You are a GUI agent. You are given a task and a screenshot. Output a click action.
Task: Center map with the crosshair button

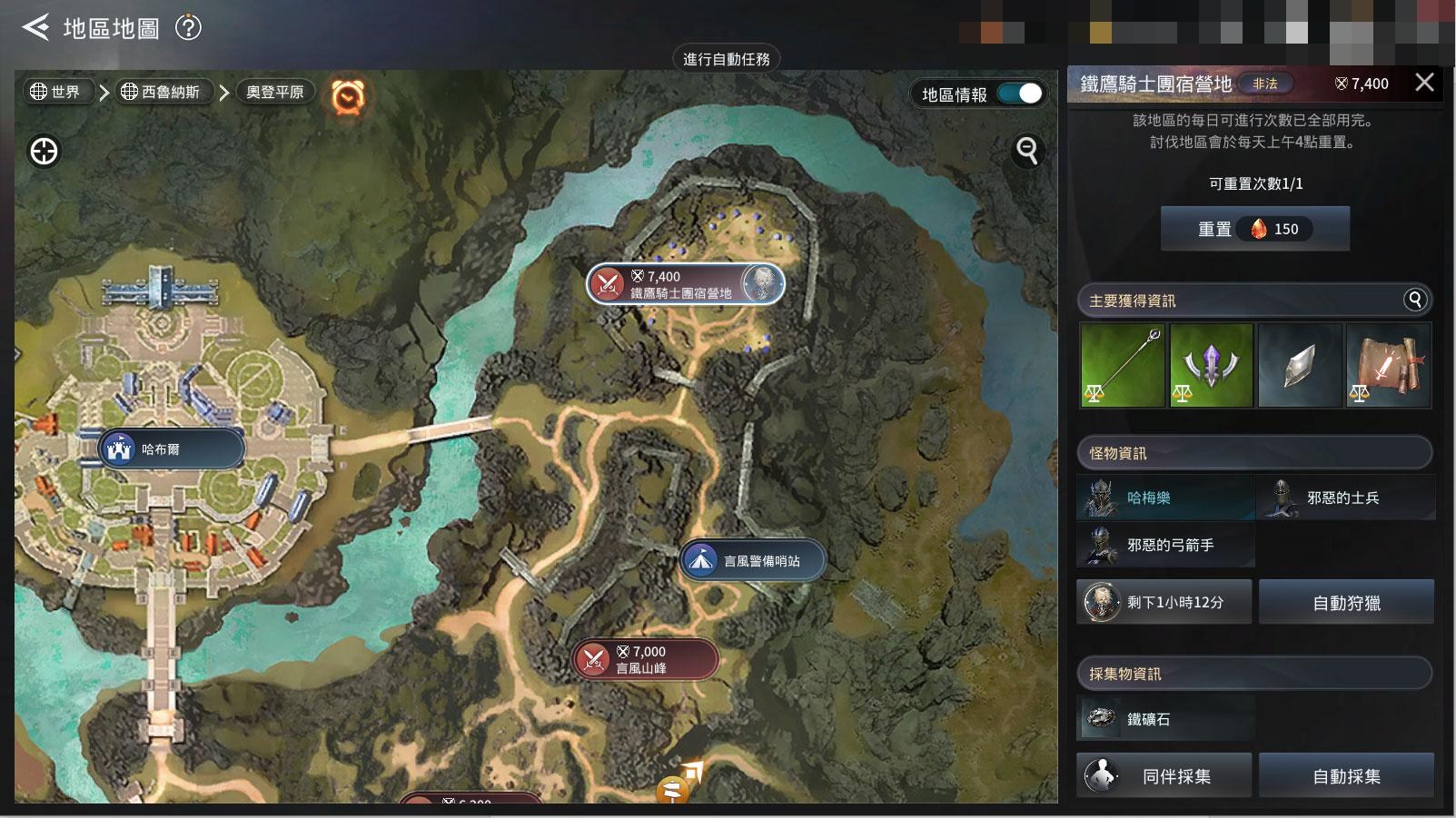coord(44,151)
